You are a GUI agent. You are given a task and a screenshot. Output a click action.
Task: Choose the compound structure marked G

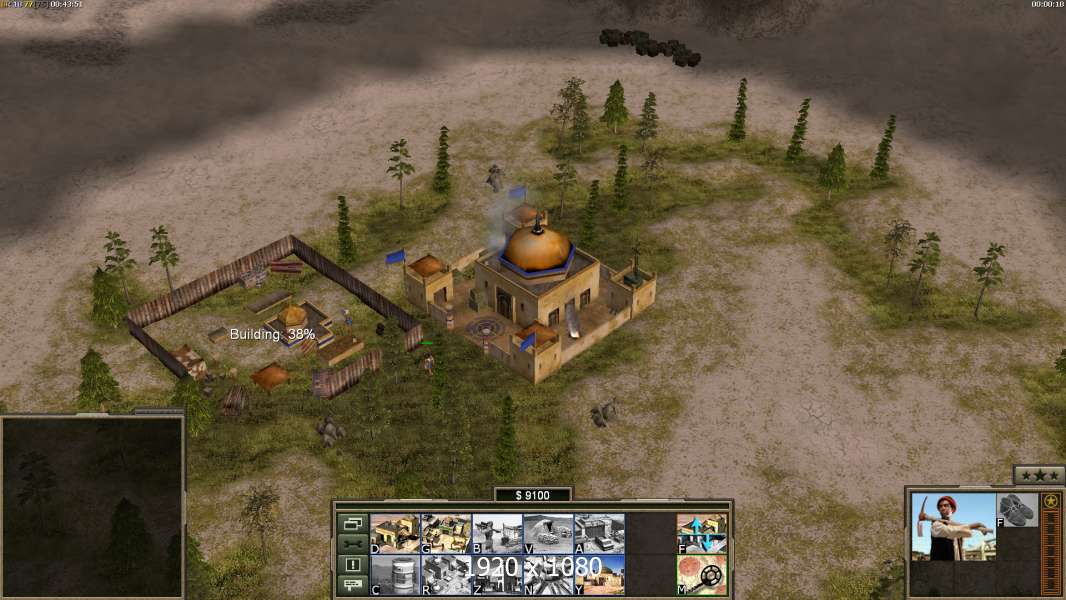tap(446, 533)
